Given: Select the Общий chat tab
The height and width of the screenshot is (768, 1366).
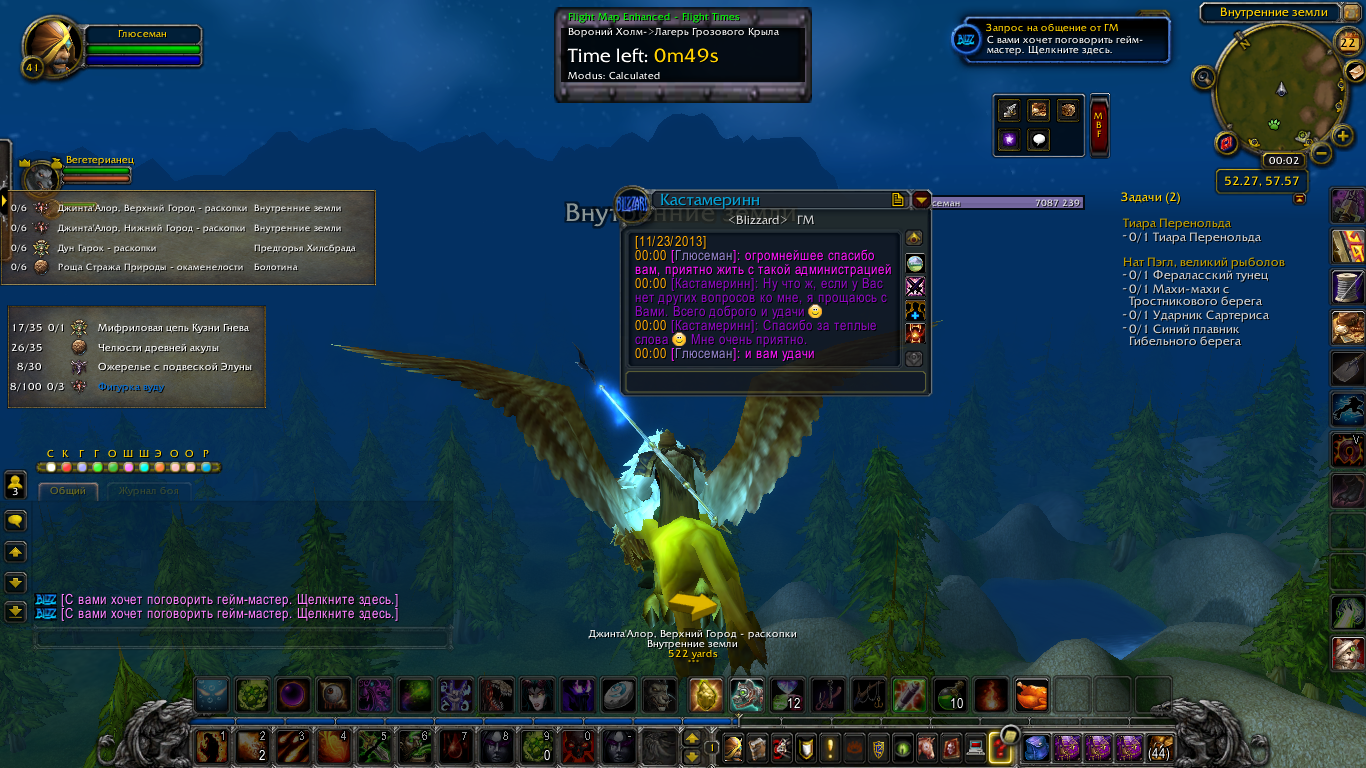Looking at the screenshot, I should 68,491.
